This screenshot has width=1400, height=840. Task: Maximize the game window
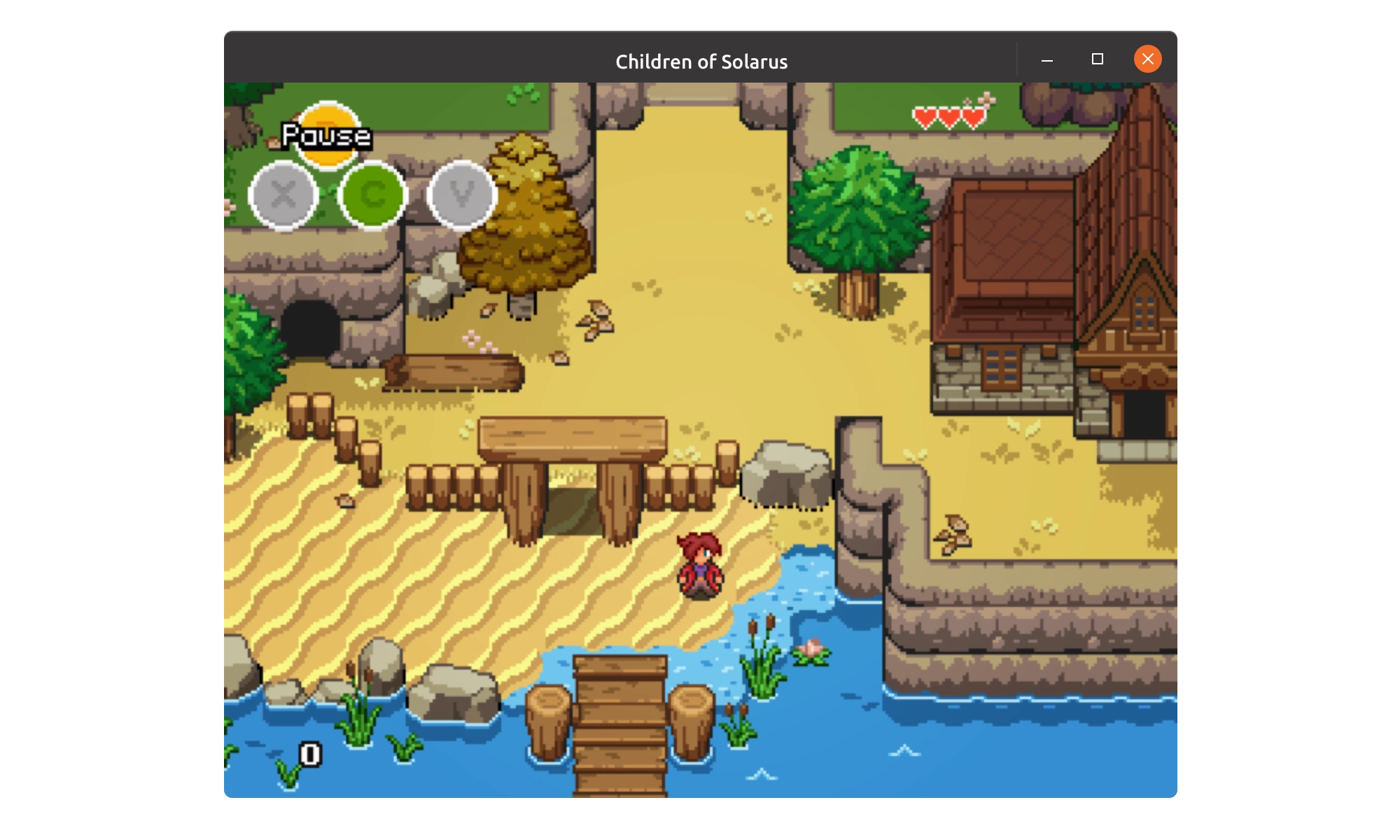click(x=1098, y=59)
